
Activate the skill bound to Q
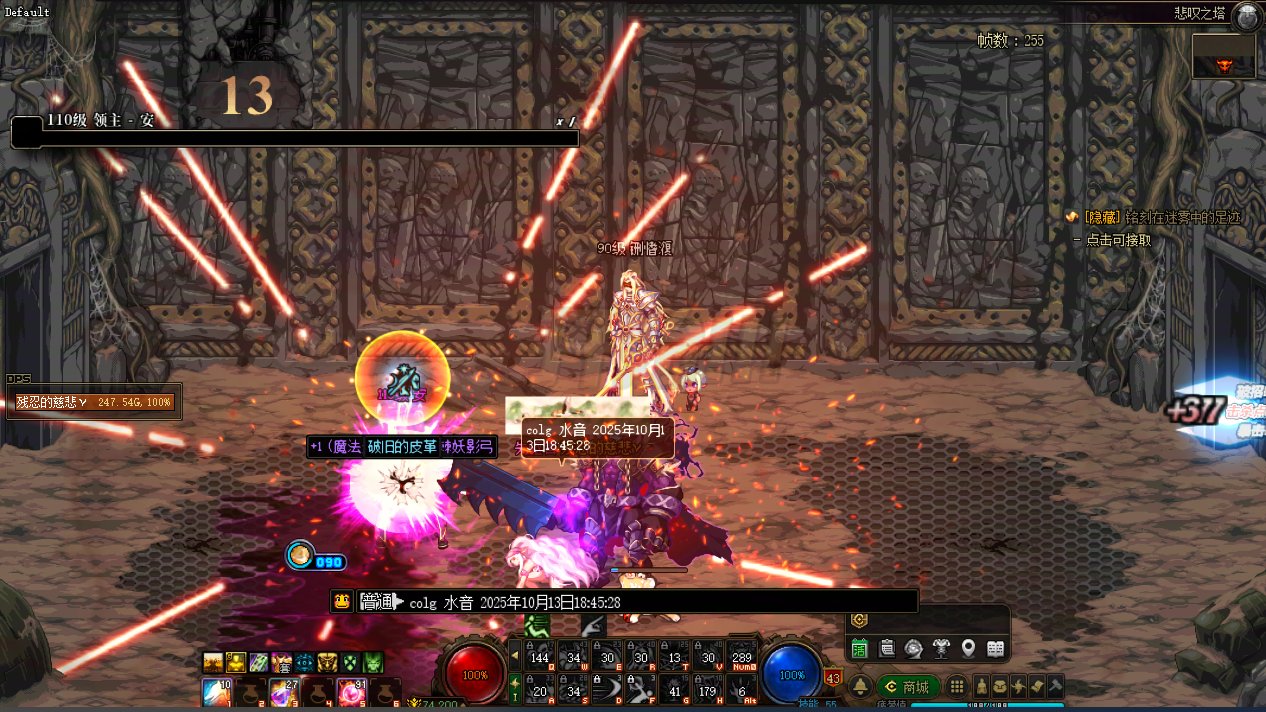click(x=540, y=655)
